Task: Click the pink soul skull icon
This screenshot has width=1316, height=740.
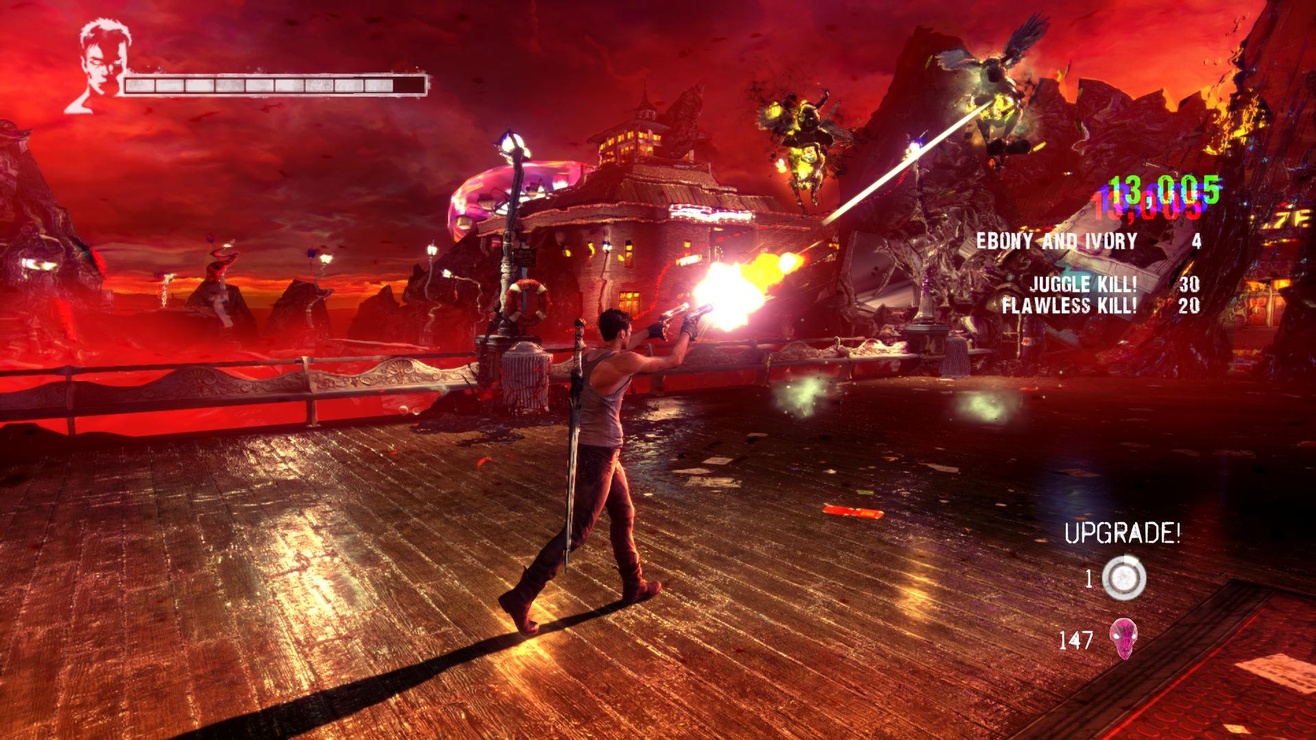Action: [x=1124, y=638]
